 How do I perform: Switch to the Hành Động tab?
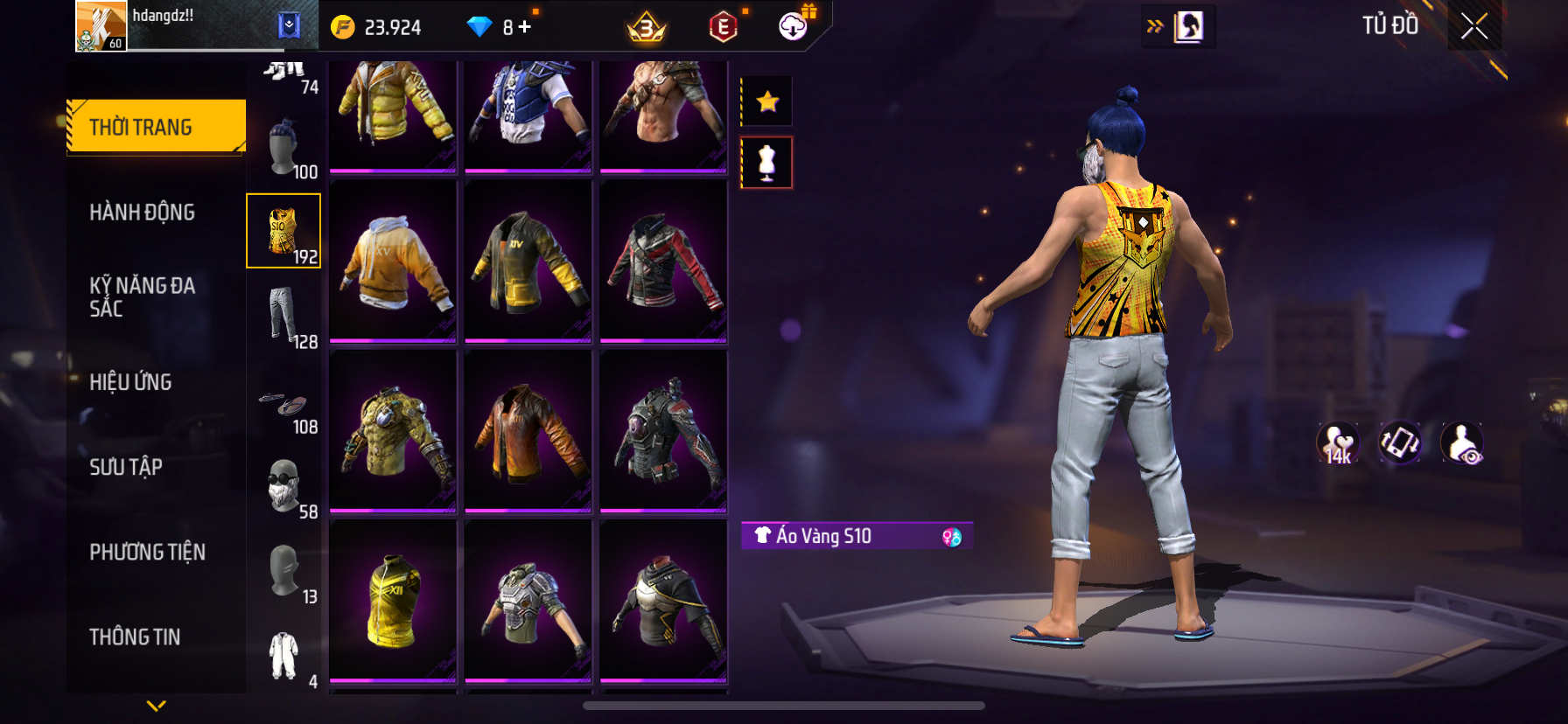(142, 212)
